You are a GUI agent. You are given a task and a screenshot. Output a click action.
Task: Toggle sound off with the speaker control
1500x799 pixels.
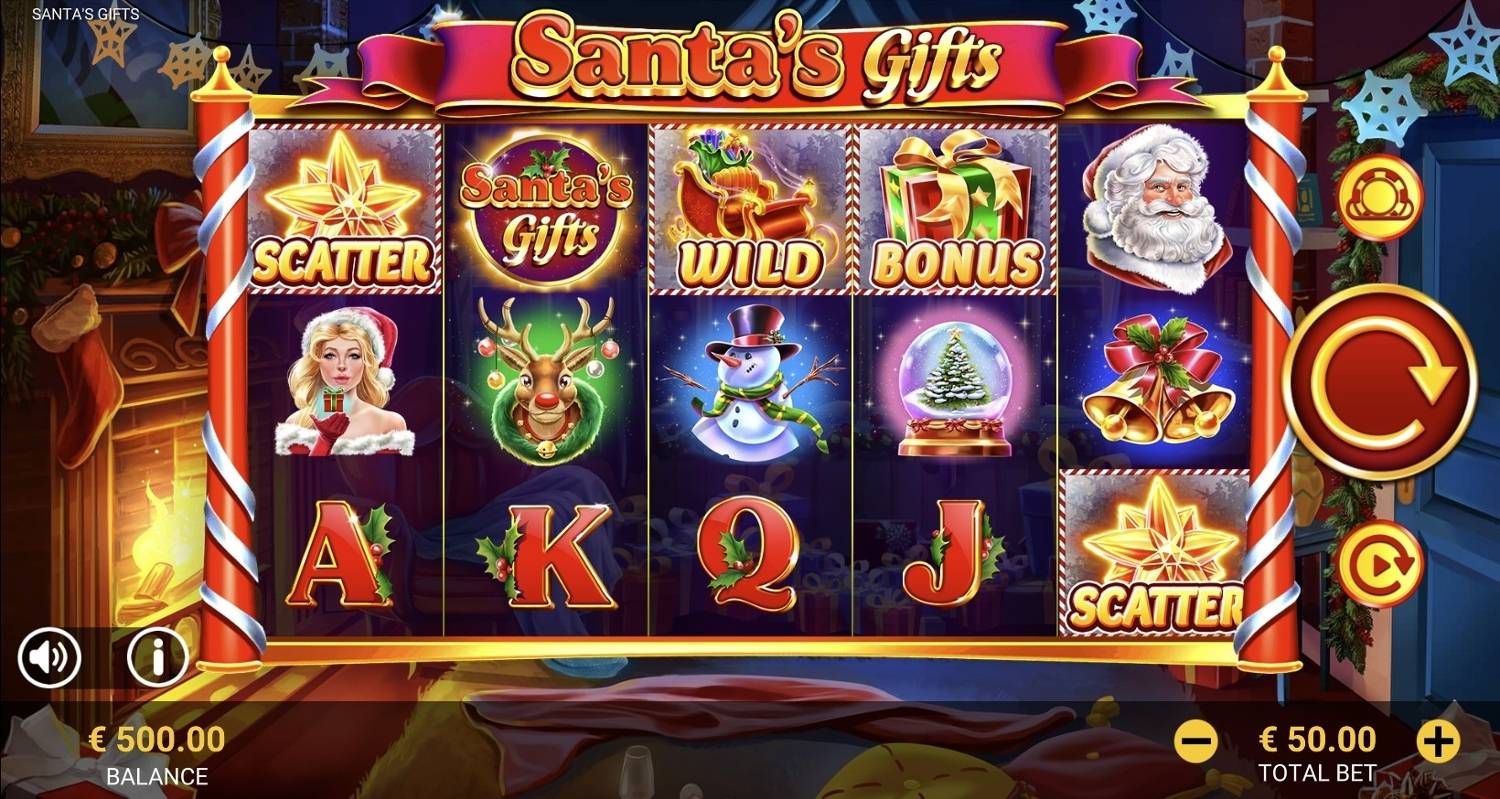[52, 657]
